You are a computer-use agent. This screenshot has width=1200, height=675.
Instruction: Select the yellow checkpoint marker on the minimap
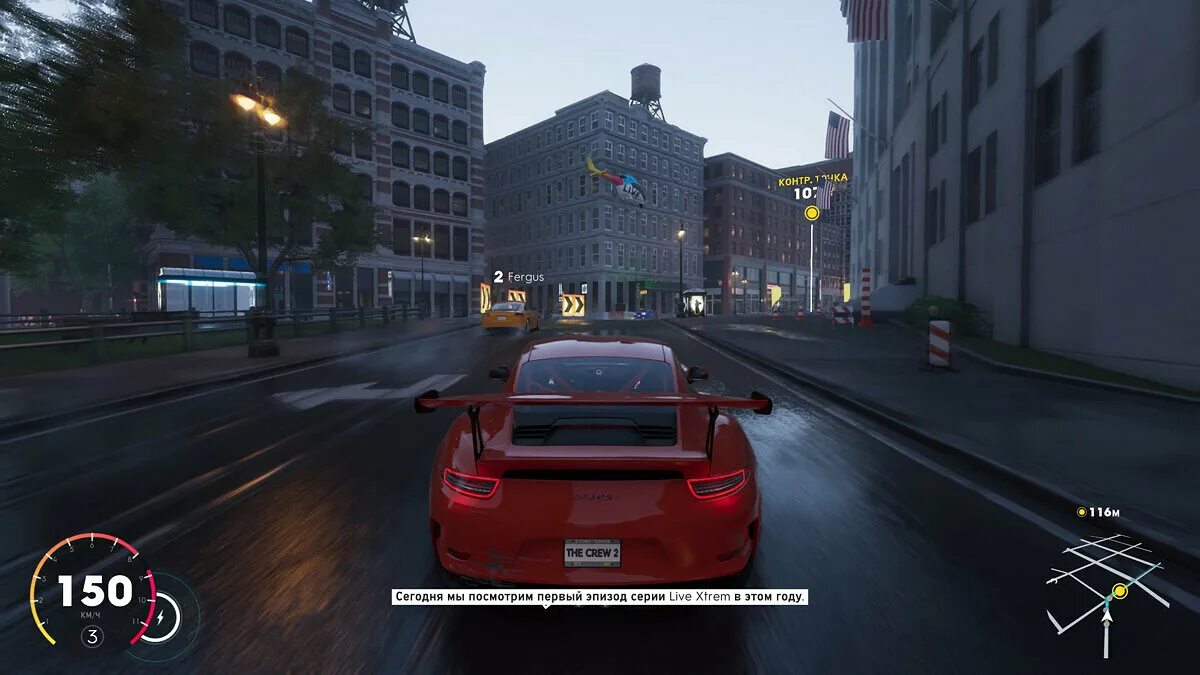[1120, 591]
